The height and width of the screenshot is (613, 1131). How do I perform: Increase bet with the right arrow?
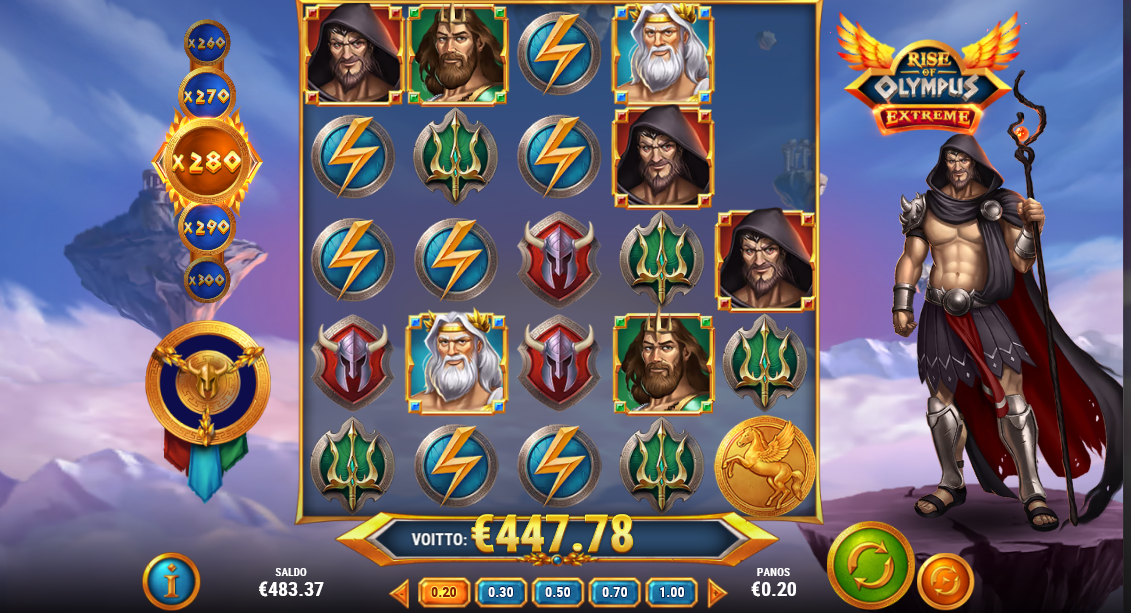[x=716, y=593]
